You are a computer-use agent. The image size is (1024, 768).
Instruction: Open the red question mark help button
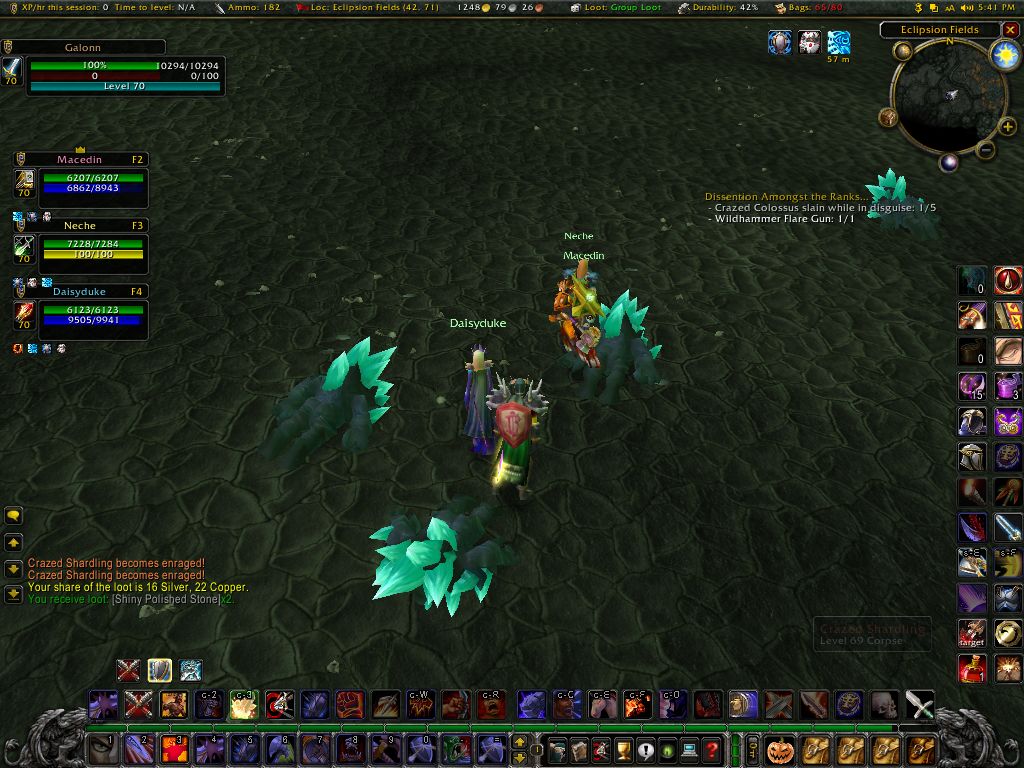(x=711, y=750)
